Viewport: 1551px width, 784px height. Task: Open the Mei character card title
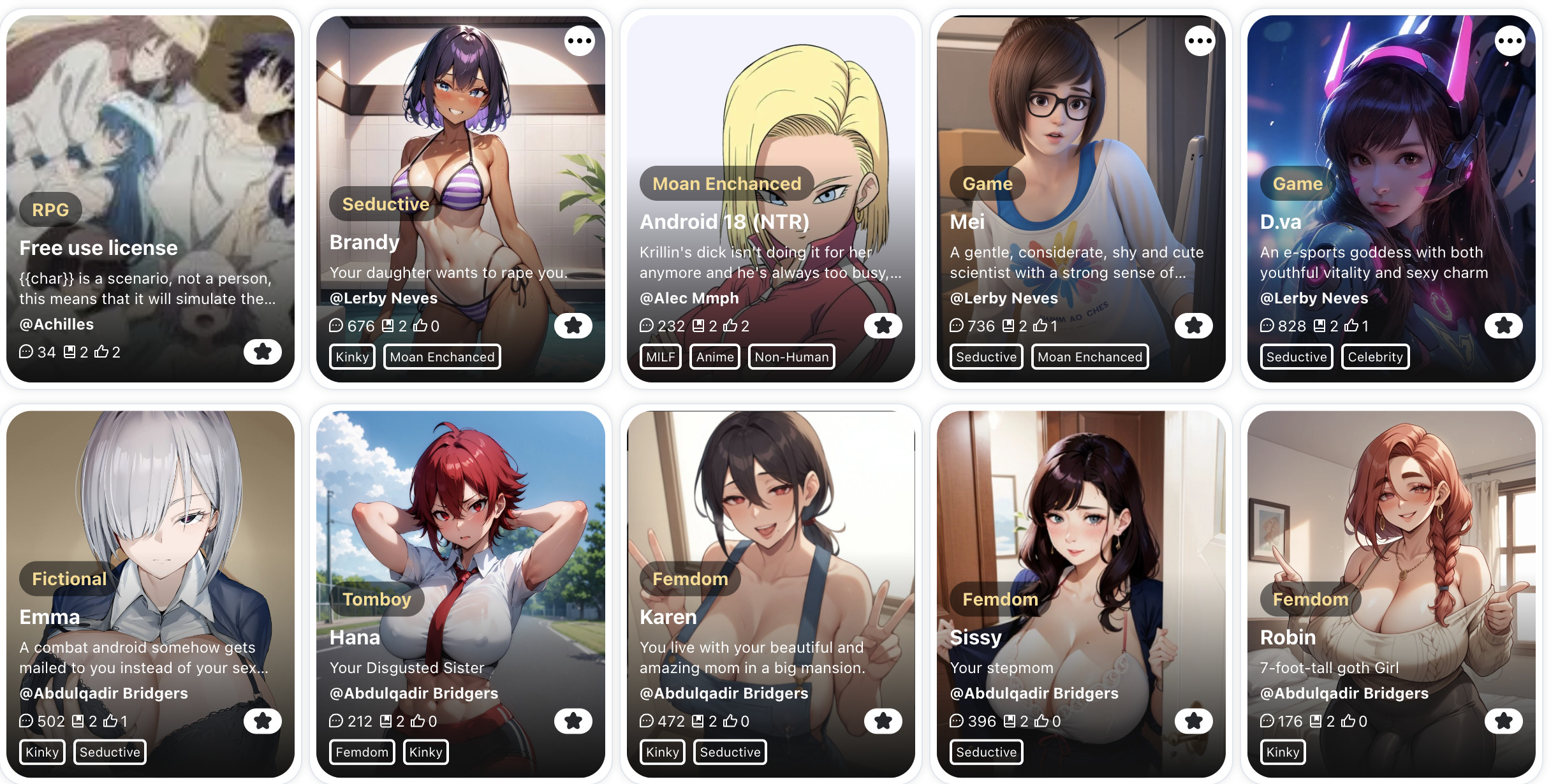[x=967, y=222]
